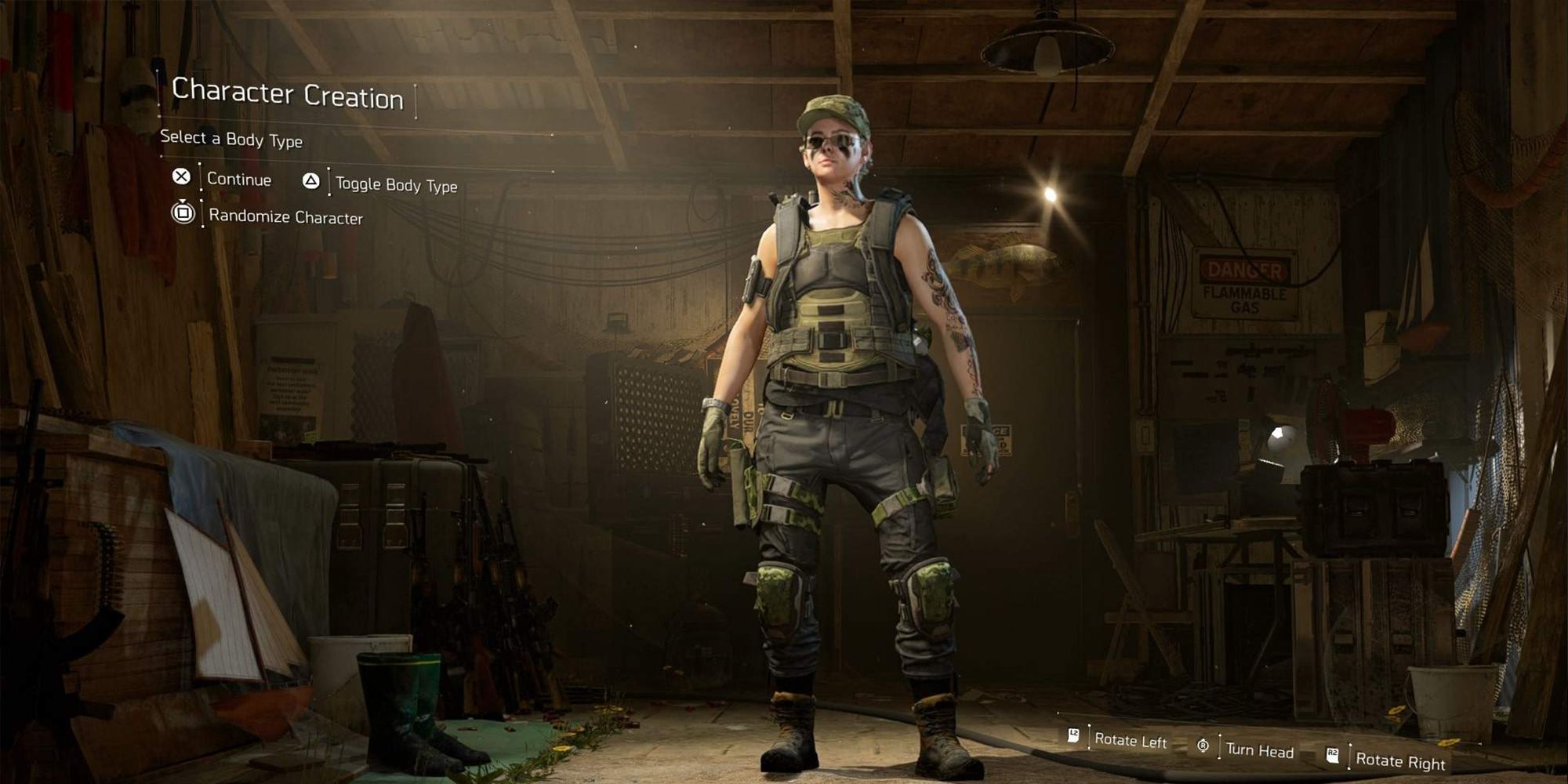
Task: Click the X button icon next to Continue
Action: click(183, 179)
